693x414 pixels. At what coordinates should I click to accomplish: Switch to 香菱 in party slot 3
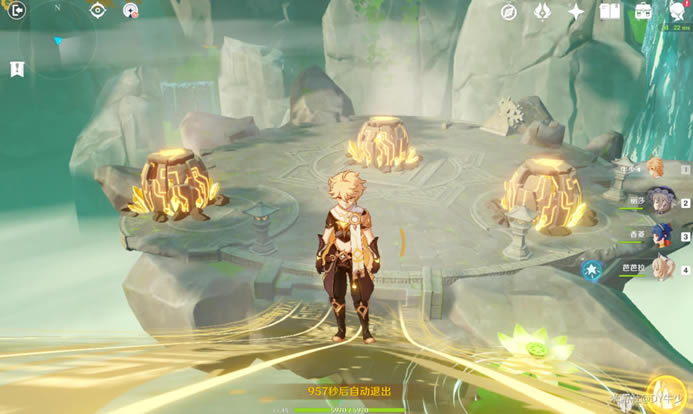coord(659,236)
